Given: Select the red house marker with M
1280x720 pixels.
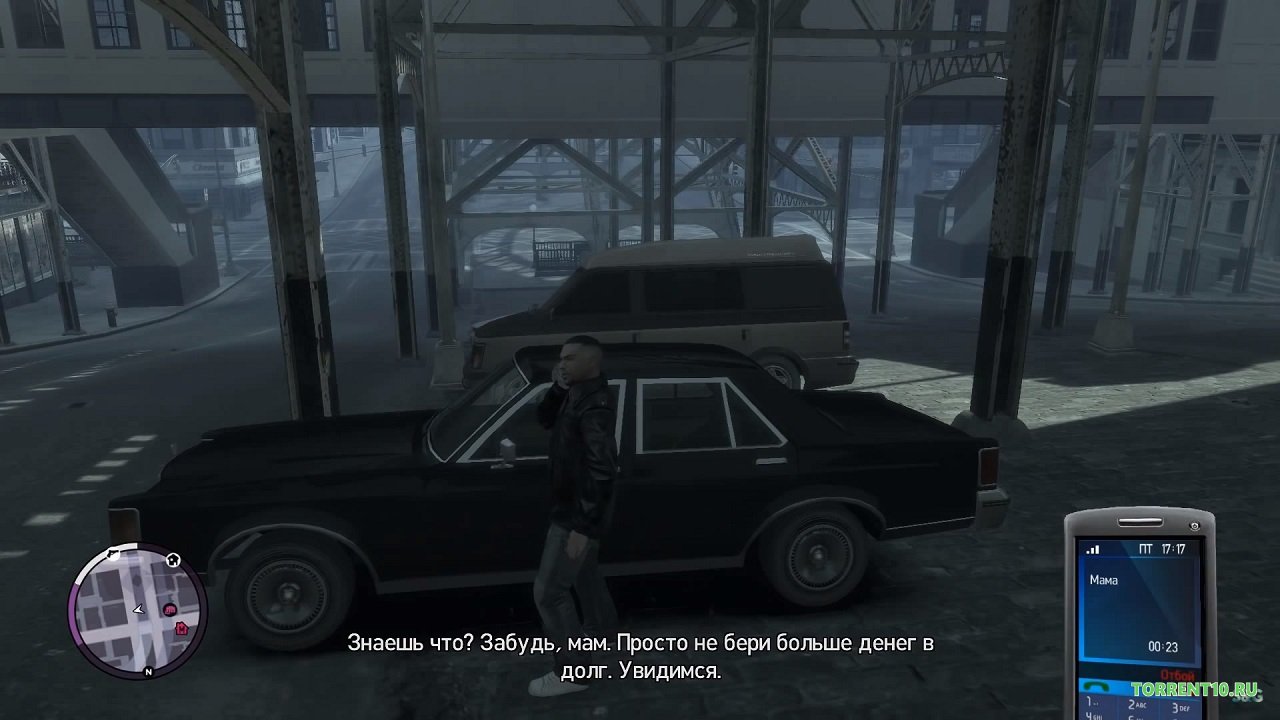Looking at the screenshot, I should (x=181, y=628).
